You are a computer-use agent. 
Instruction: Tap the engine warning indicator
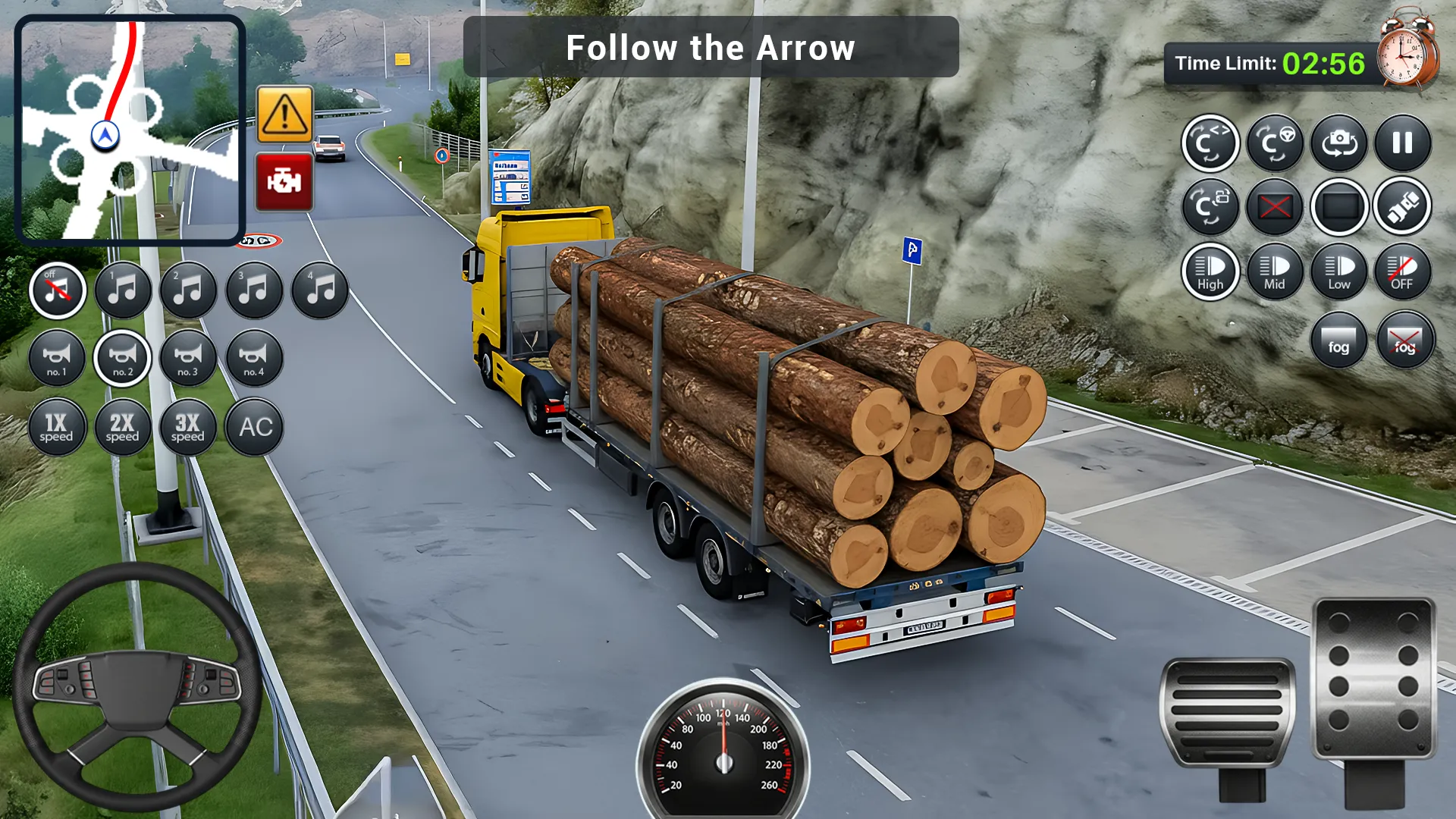pyautogui.click(x=284, y=182)
